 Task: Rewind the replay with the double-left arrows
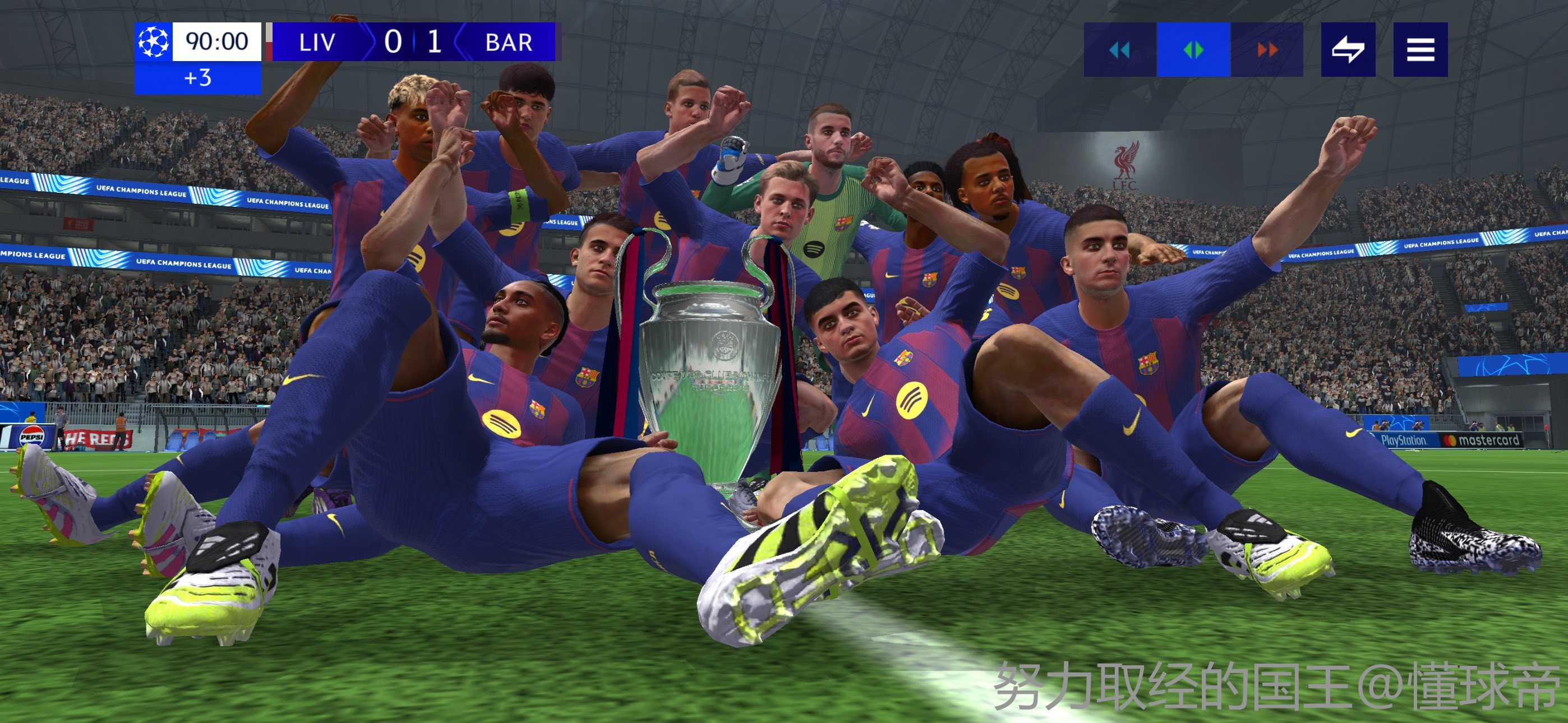[x=1120, y=50]
